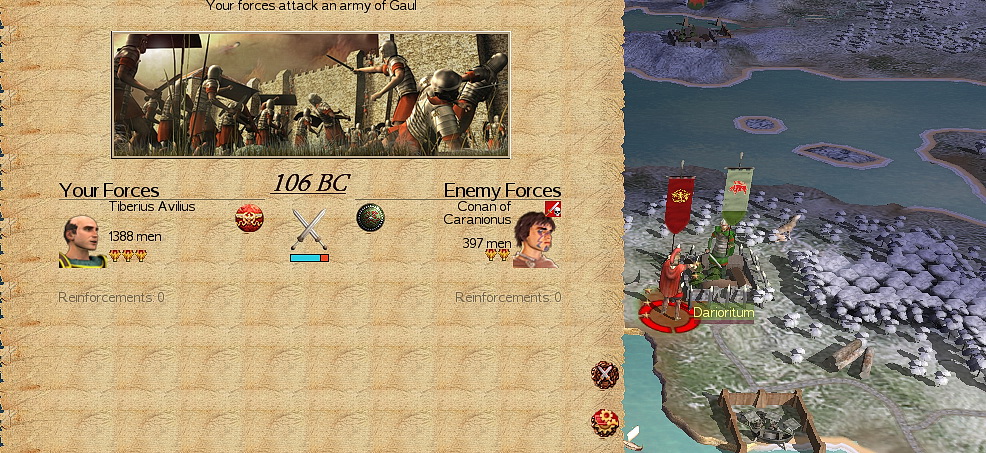The image size is (986, 453).
Task: Select Tiberius Avilius general portrait
Action: click(83, 241)
